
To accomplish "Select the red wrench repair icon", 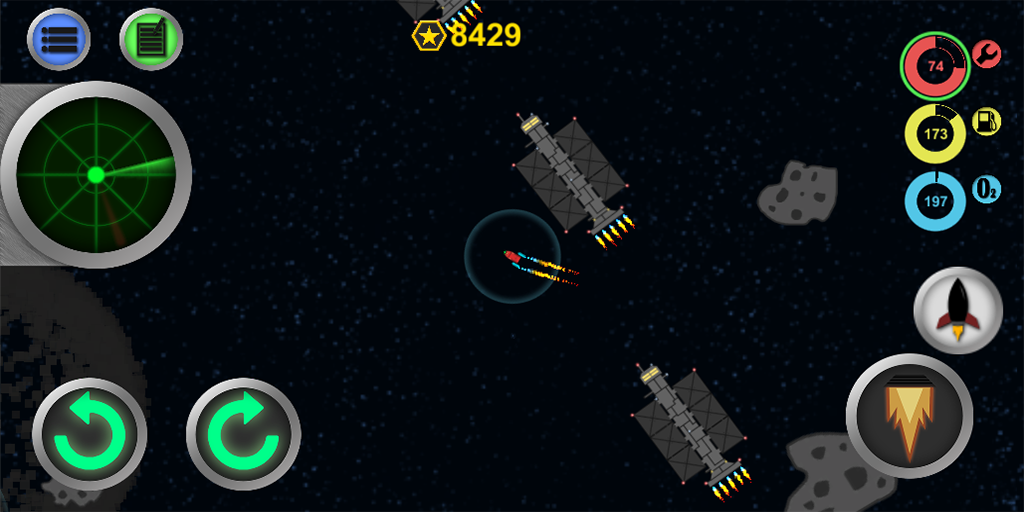I will point(987,54).
